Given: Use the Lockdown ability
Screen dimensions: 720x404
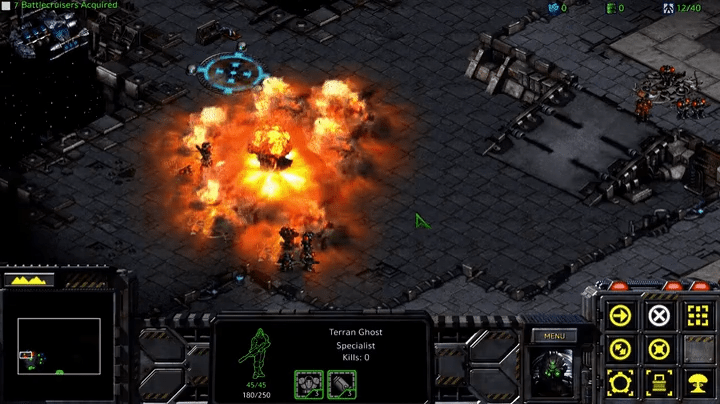Looking at the screenshot, I should pos(658,382).
